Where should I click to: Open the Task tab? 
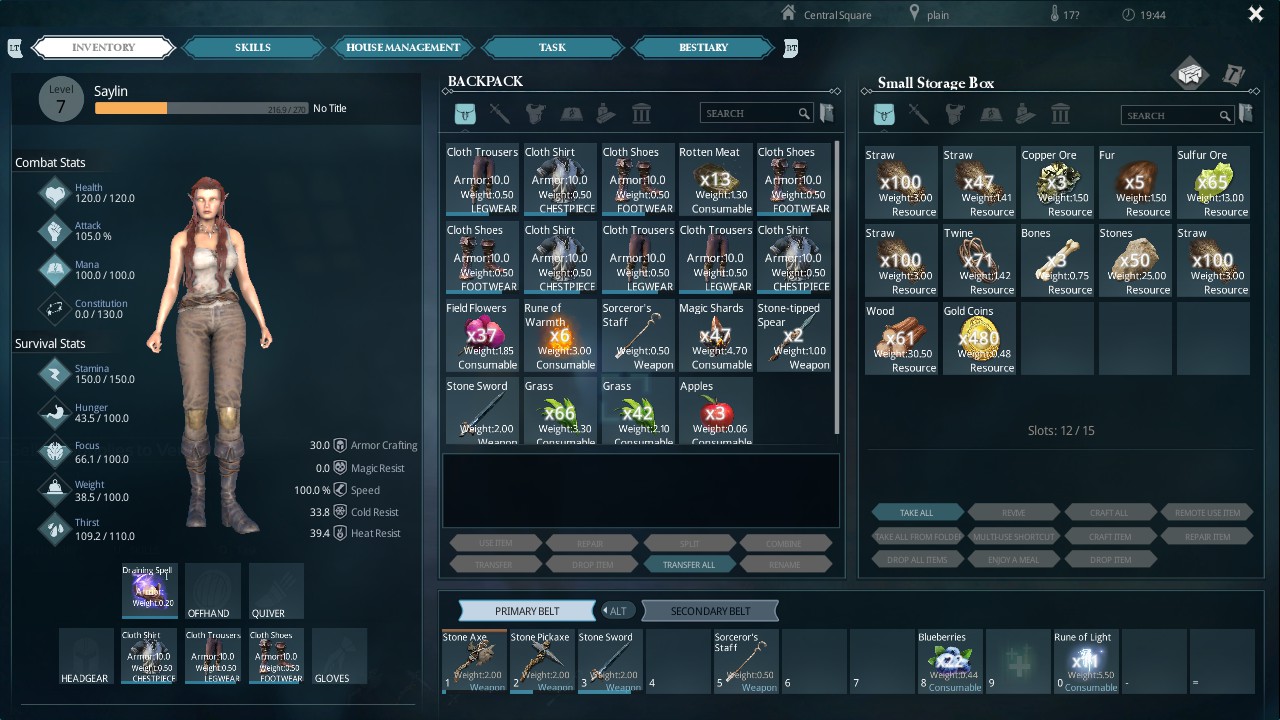[x=552, y=47]
